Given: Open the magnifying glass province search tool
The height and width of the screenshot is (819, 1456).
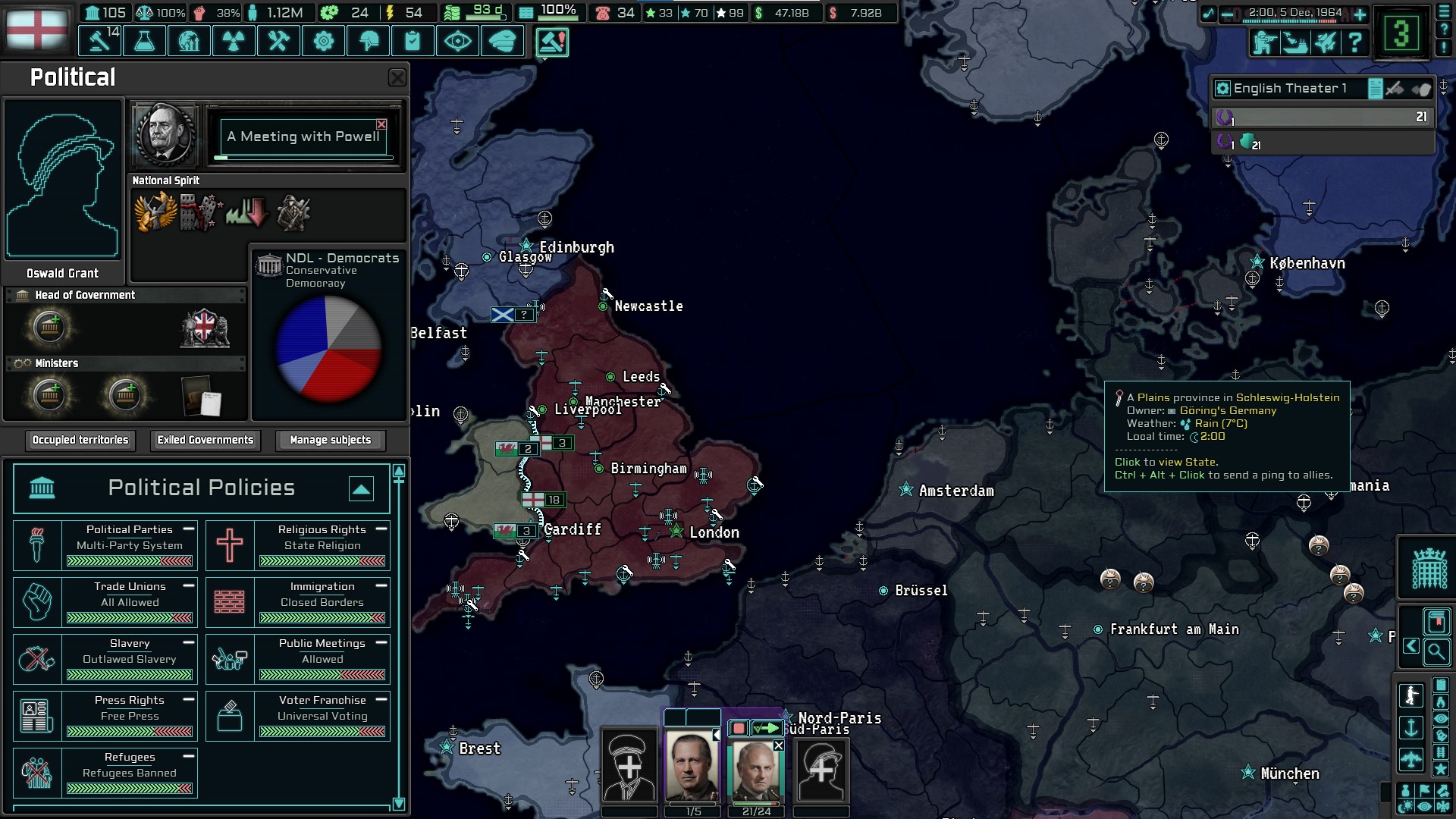Looking at the screenshot, I should 1437,653.
